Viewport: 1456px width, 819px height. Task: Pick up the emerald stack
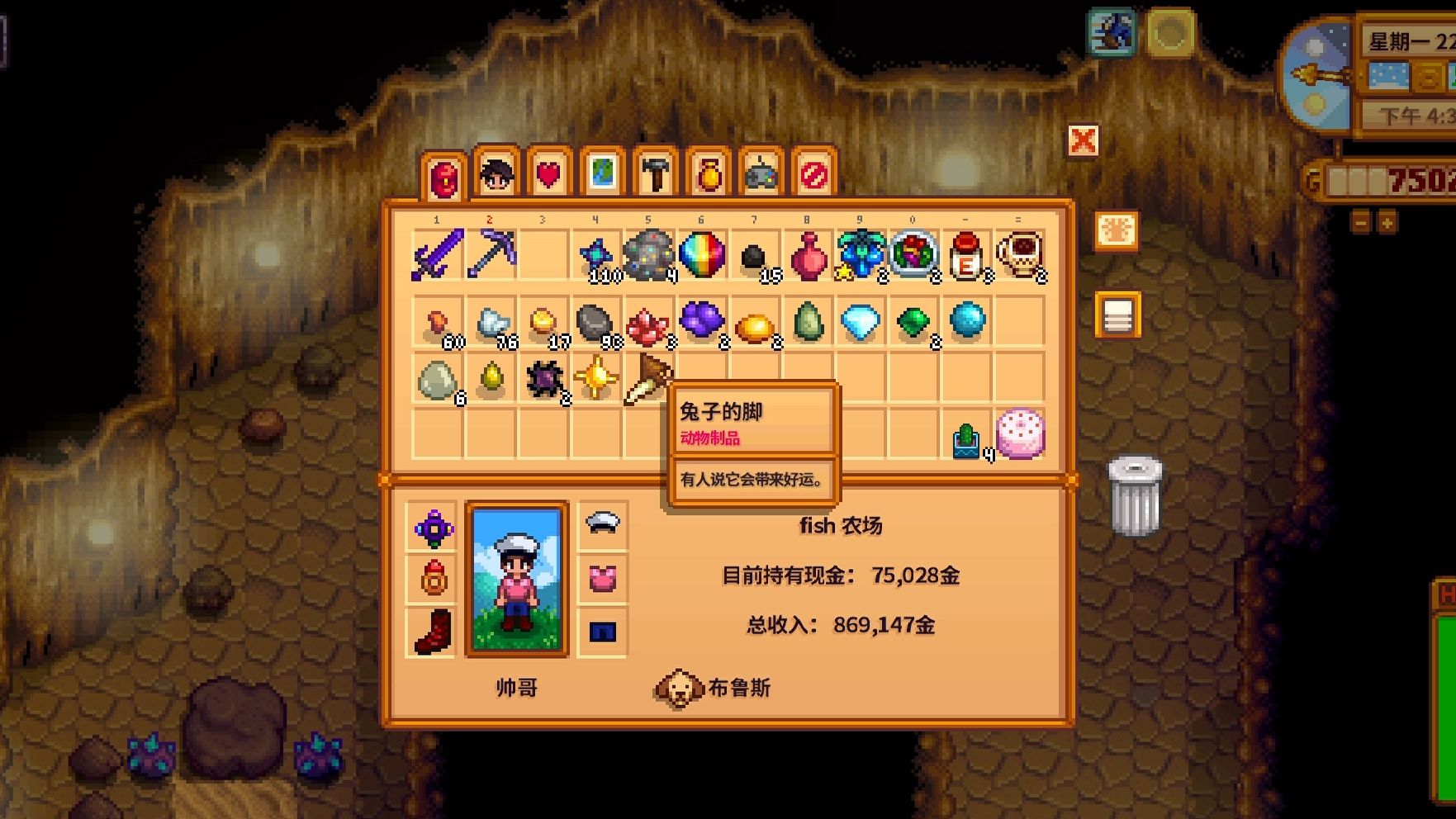tap(913, 322)
